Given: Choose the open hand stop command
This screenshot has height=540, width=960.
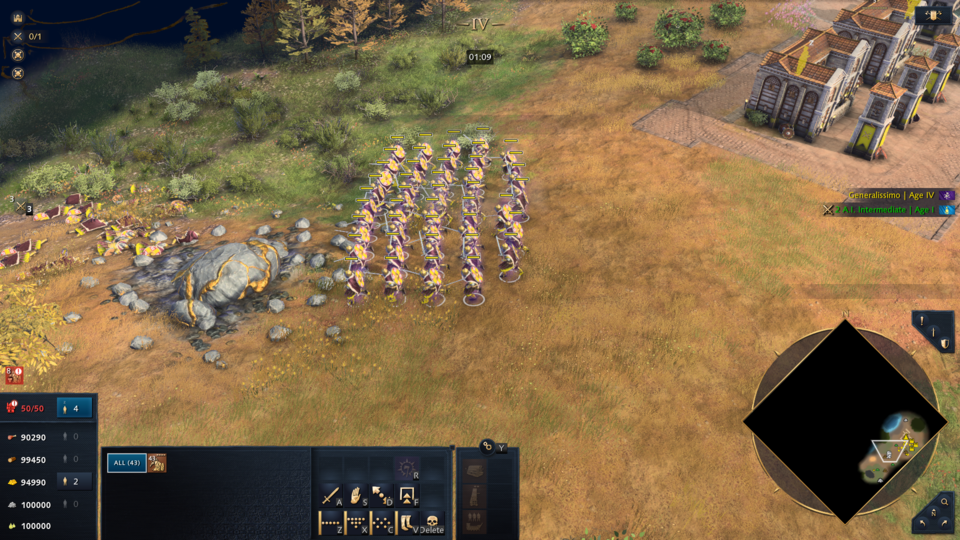Looking at the screenshot, I should 356,495.
